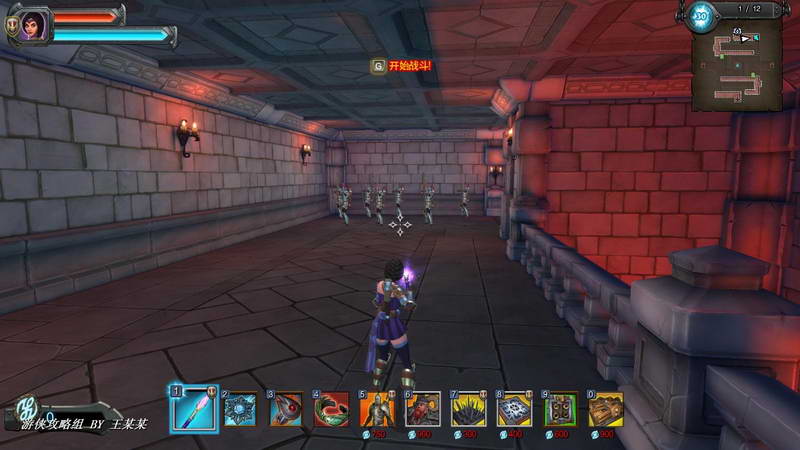Select the staff weapon in slot 1
Screen dimensions: 800x450
coord(193,408)
